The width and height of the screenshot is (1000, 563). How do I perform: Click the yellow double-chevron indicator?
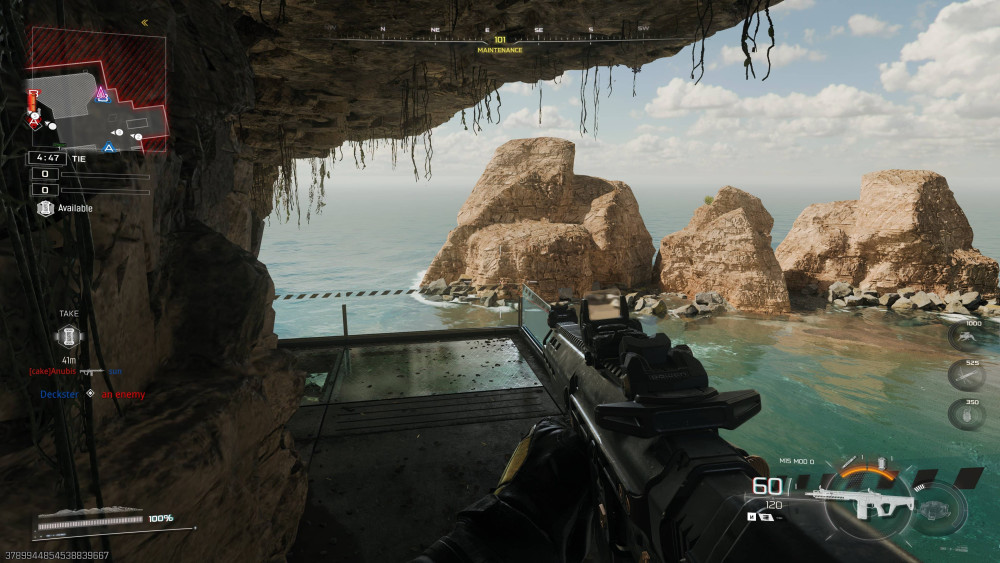pyautogui.click(x=144, y=22)
